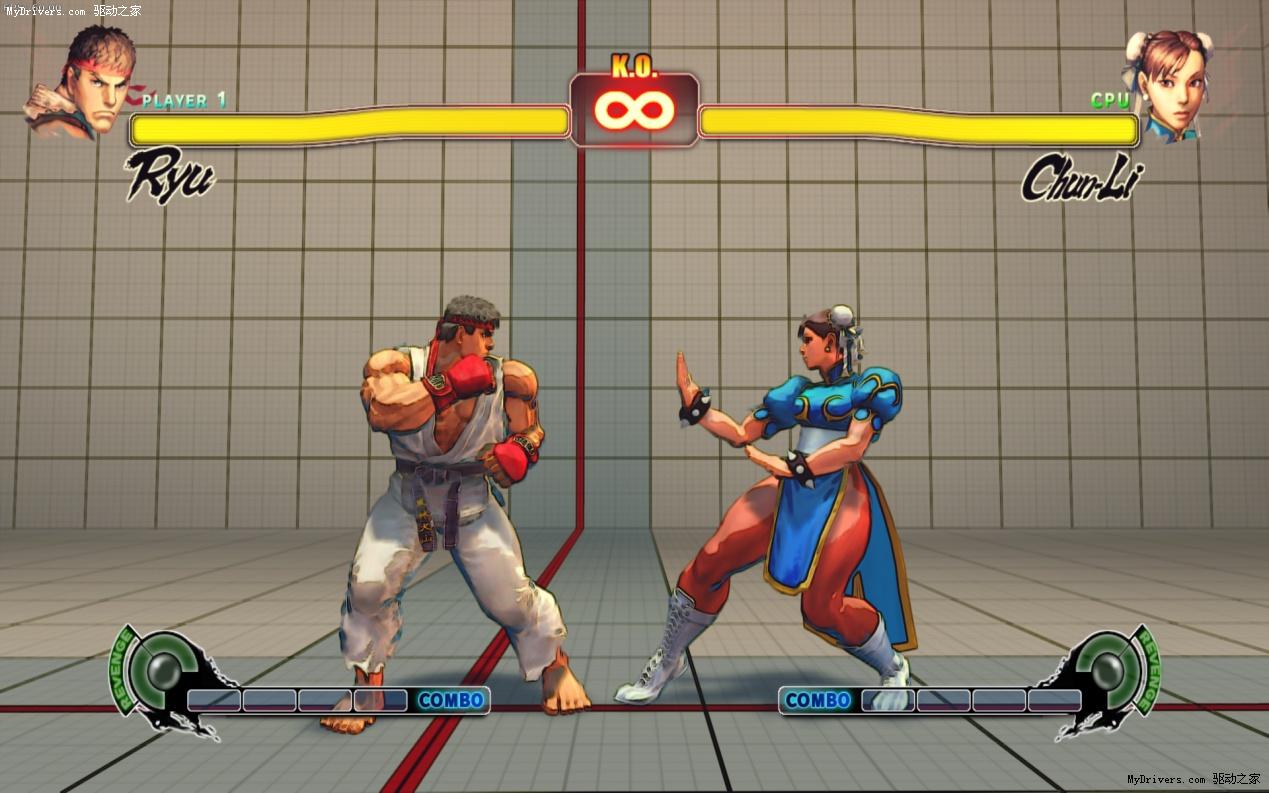Click Ryu's character portrait
Image resolution: width=1269 pixels, height=793 pixels.
[x=82, y=82]
